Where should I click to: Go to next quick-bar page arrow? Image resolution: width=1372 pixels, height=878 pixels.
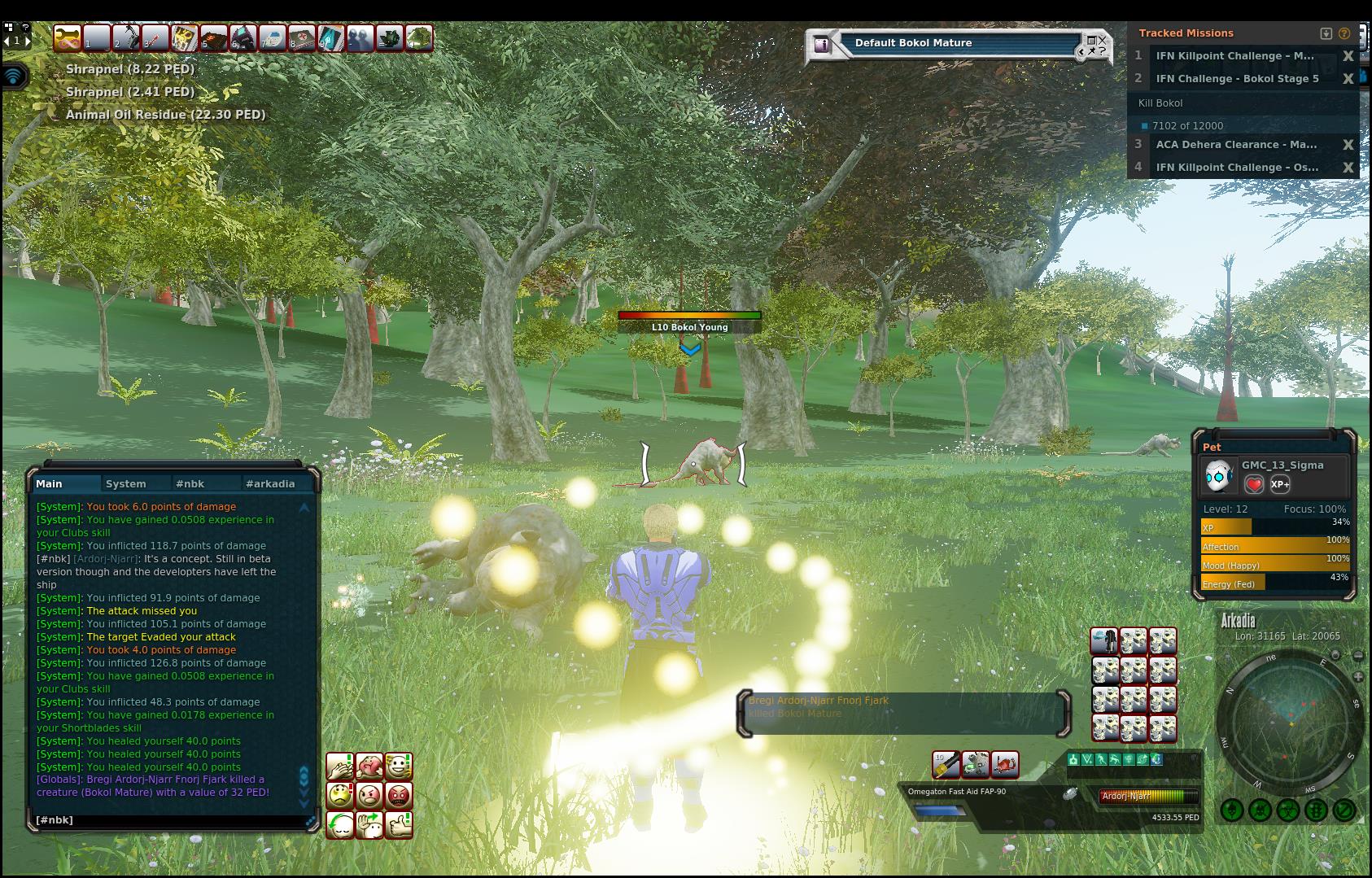[x=28, y=40]
